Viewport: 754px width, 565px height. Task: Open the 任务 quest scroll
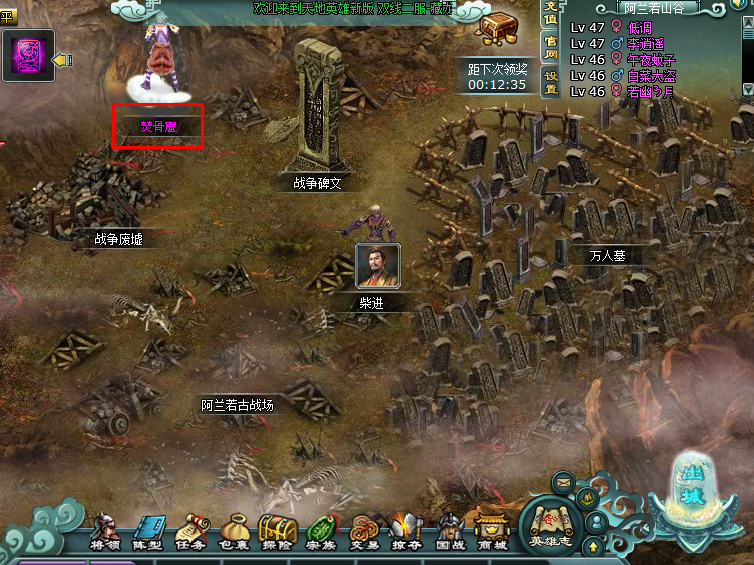pyautogui.click(x=191, y=531)
